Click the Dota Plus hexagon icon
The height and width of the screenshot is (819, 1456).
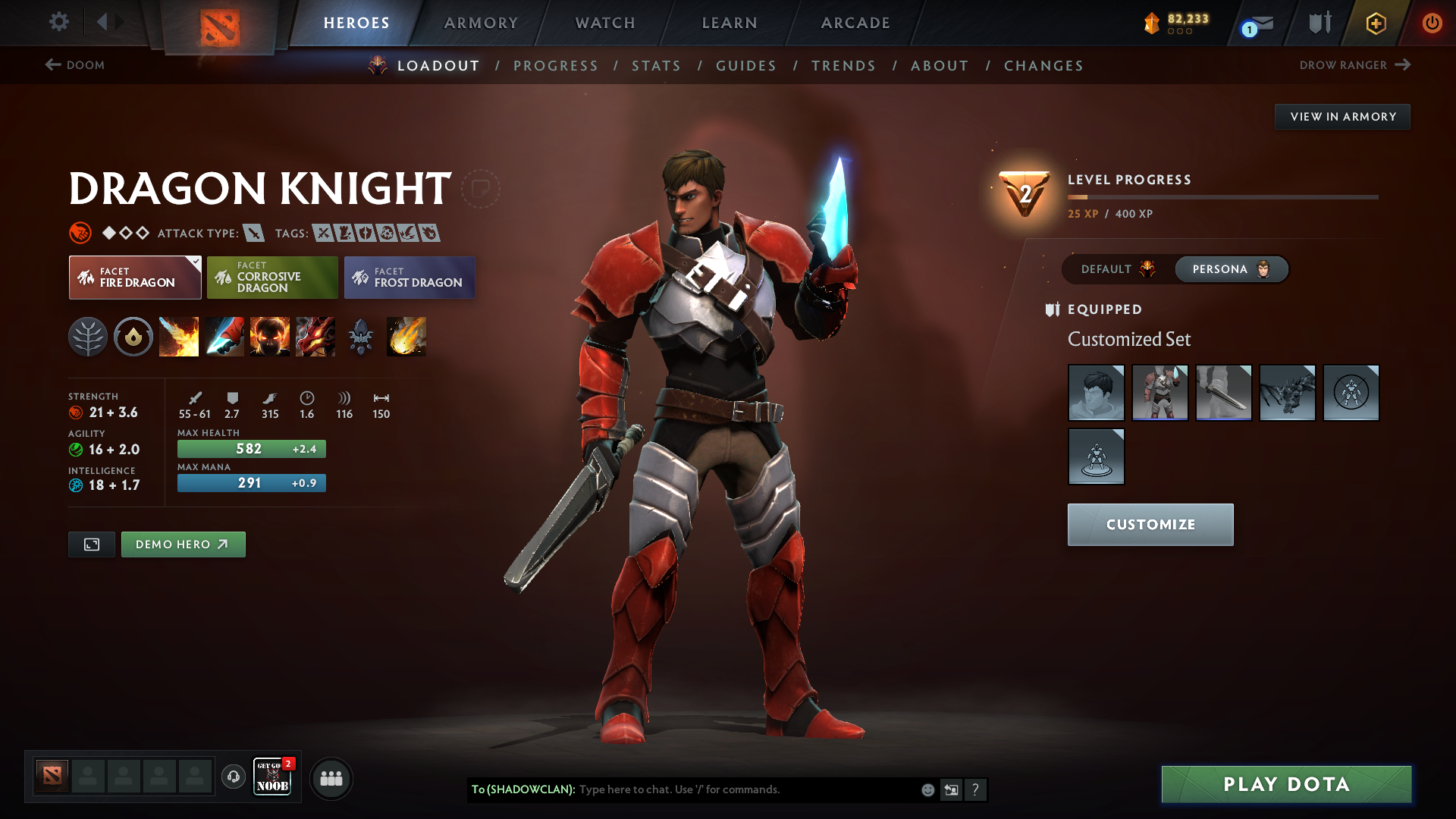(x=1375, y=23)
